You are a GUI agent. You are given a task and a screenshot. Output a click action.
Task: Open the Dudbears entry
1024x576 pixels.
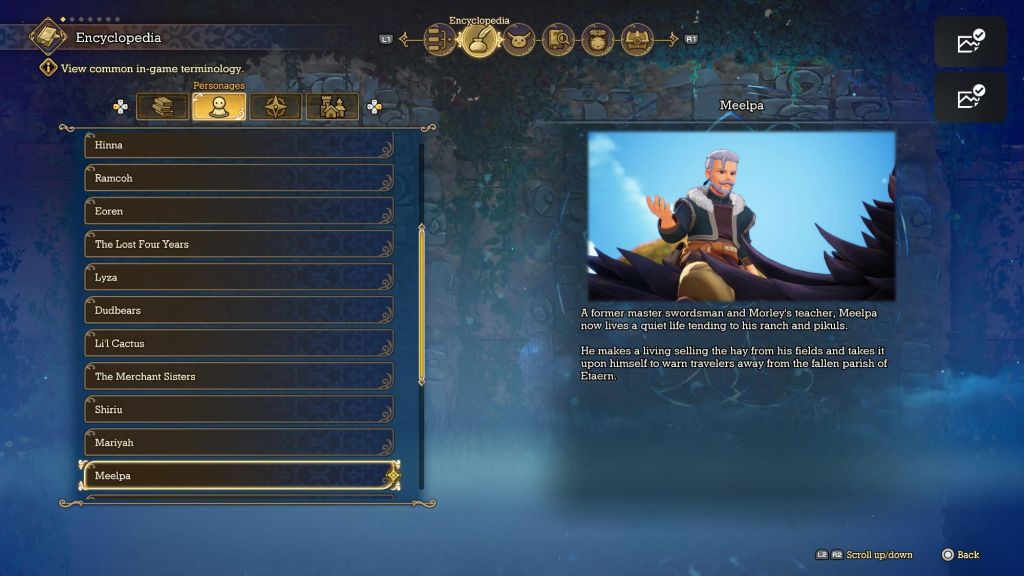click(x=238, y=310)
